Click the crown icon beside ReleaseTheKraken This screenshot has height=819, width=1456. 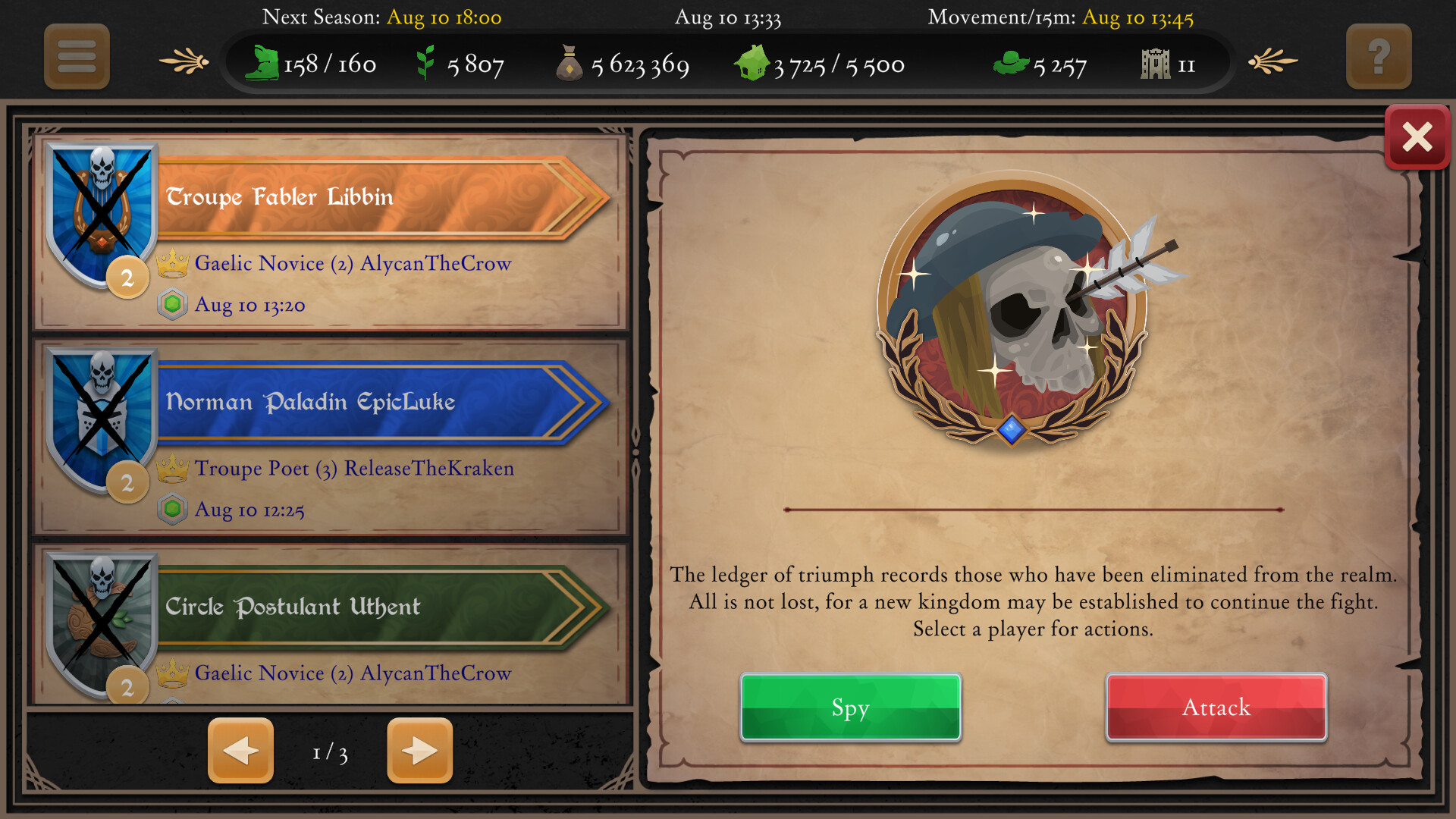coord(175,469)
